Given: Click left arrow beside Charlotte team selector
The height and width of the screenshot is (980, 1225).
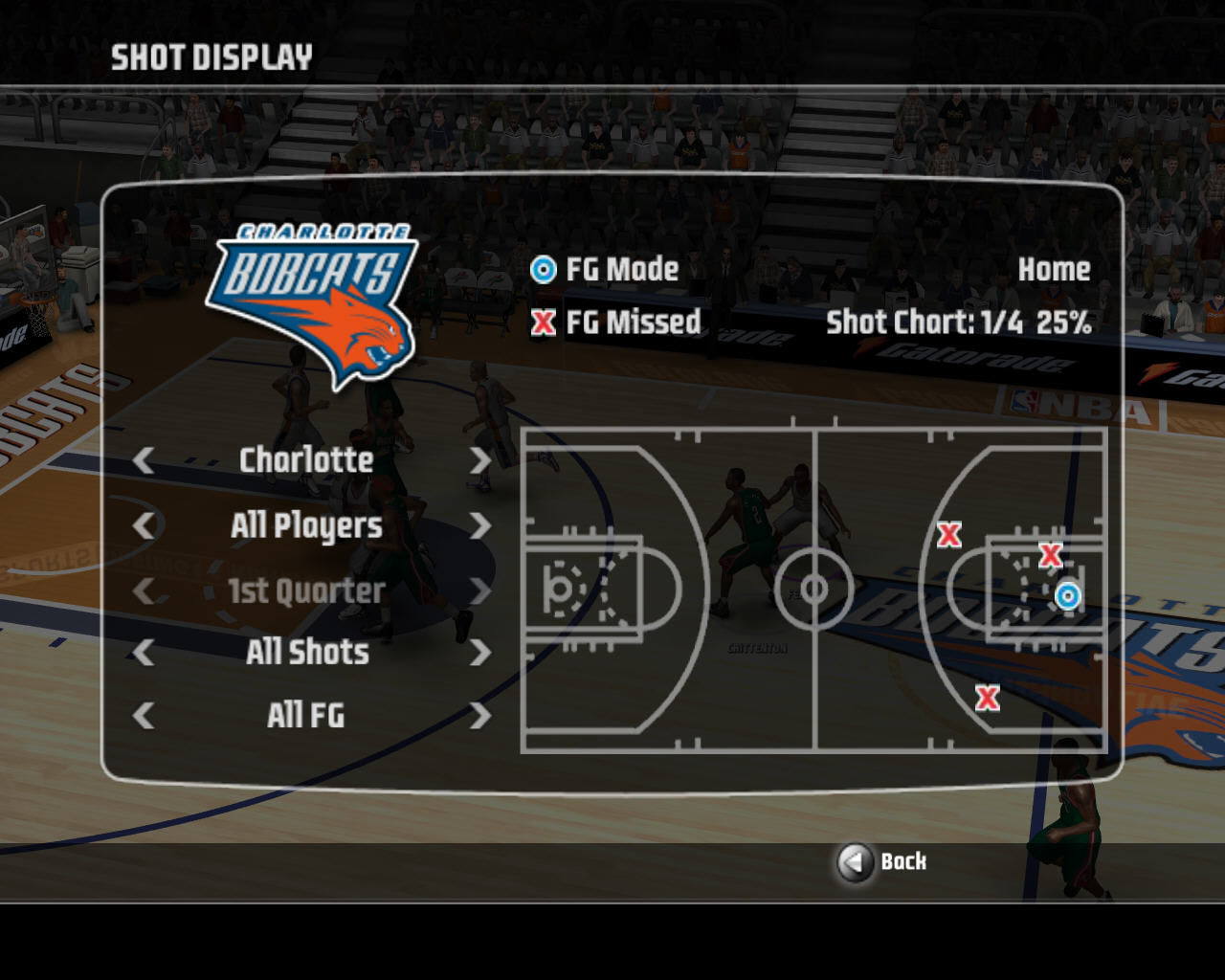Looking at the screenshot, I should (144, 460).
